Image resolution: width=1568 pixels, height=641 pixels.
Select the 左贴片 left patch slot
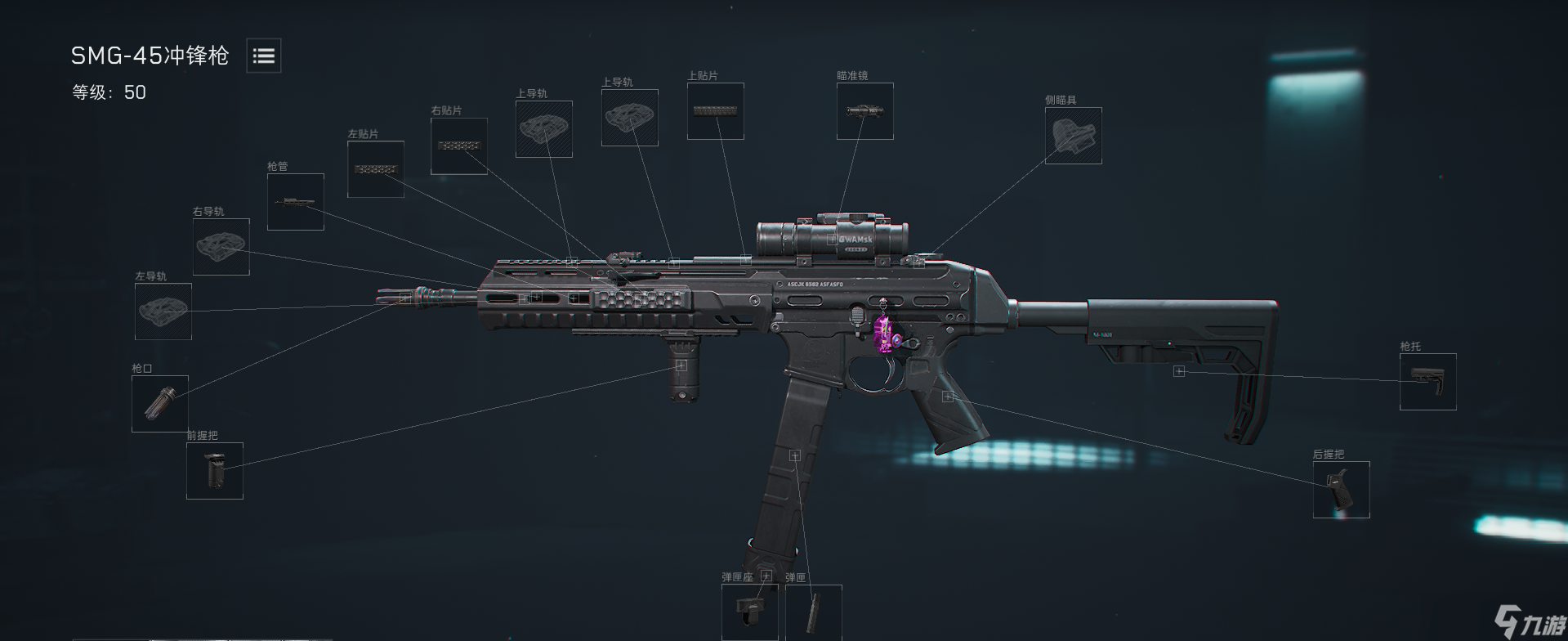pos(376,170)
